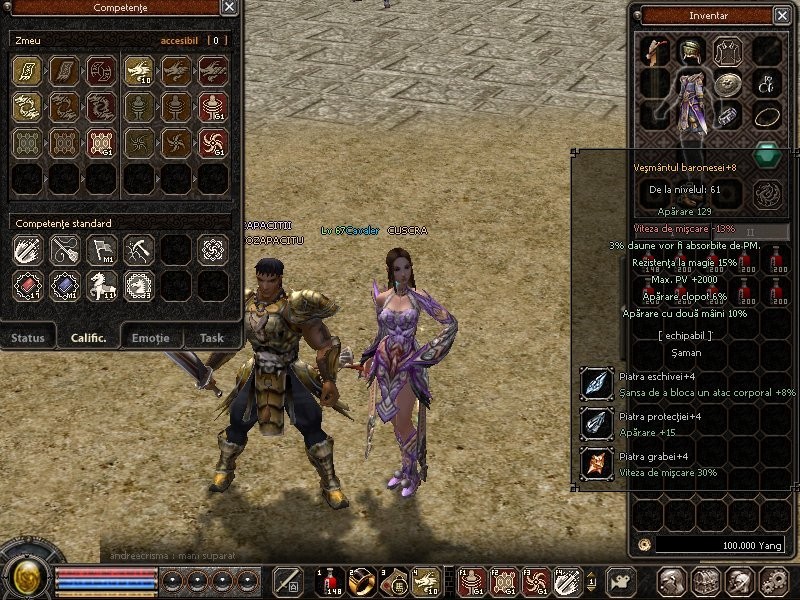Select the pickaxe mining skill
The height and width of the screenshot is (600, 800).
click(139, 249)
